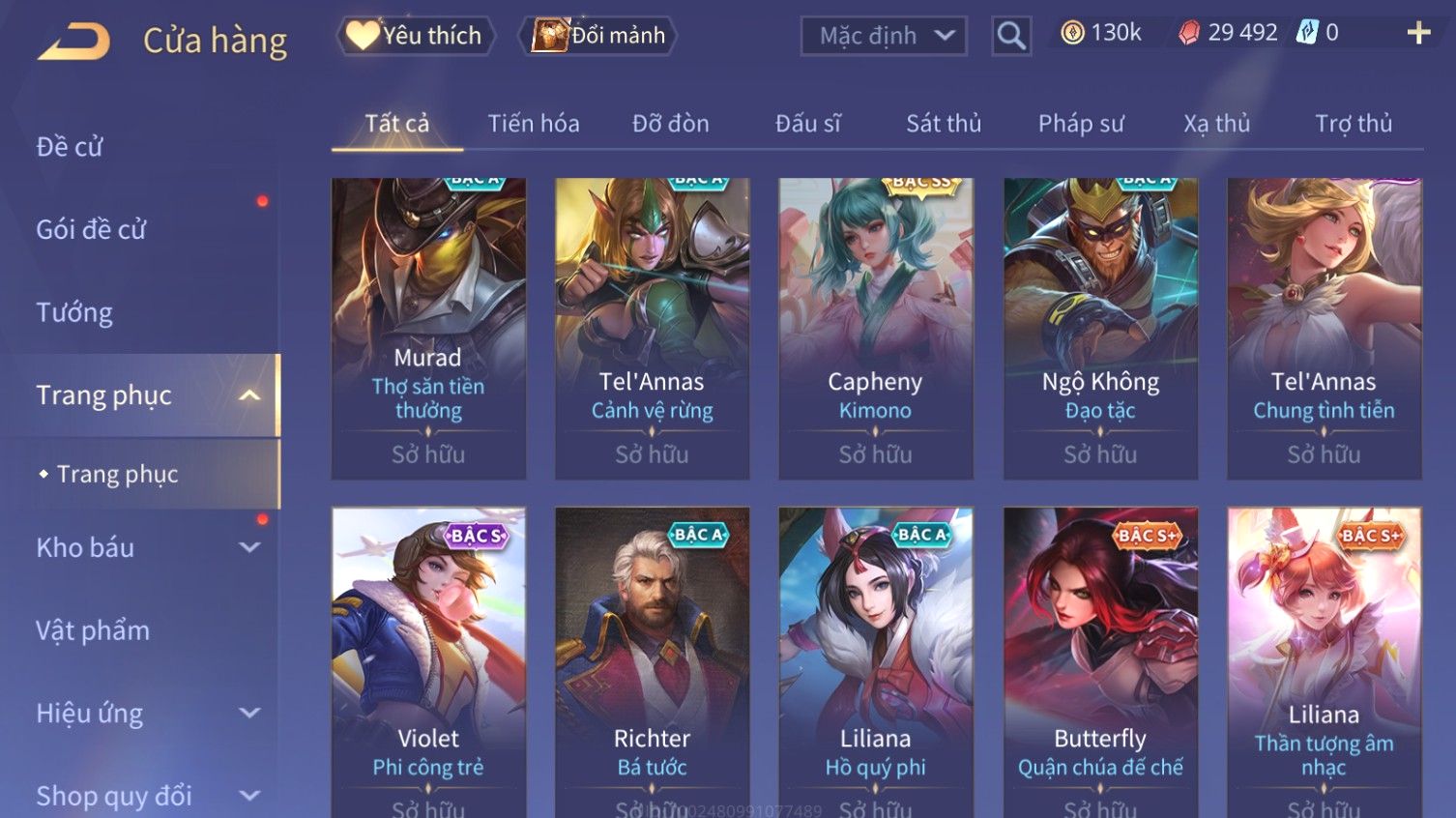Switch to the Đỡ đòn tab

[x=670, y=124]
